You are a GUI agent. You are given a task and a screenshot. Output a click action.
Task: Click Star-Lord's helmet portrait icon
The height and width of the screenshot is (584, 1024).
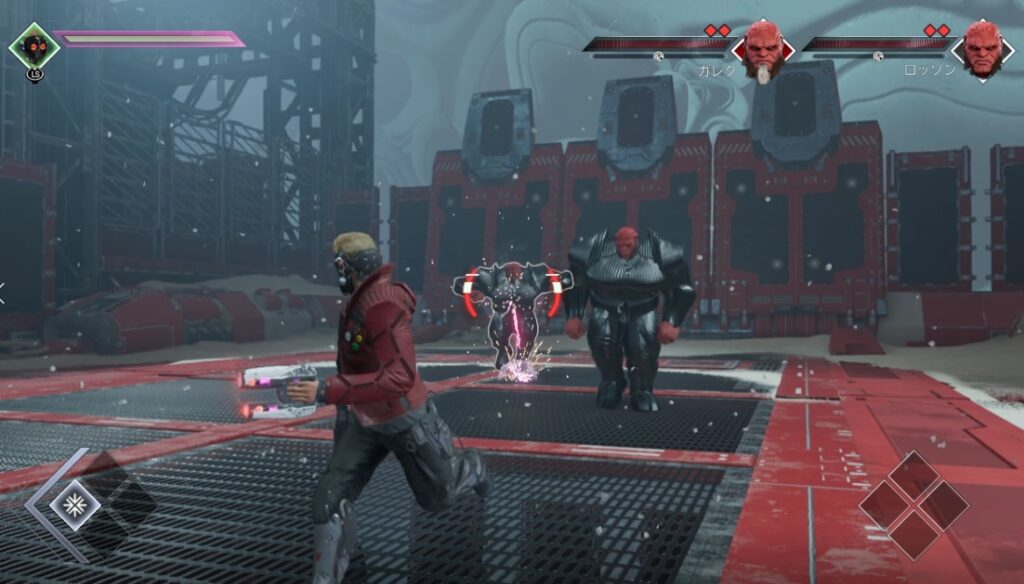pos(34,46)
